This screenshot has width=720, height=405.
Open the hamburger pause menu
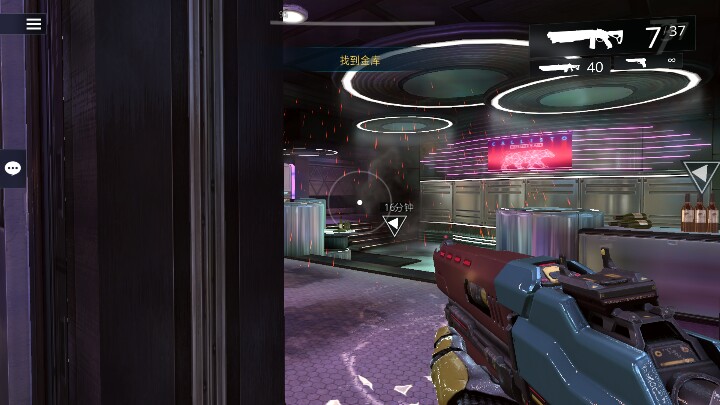click(33, 24)
